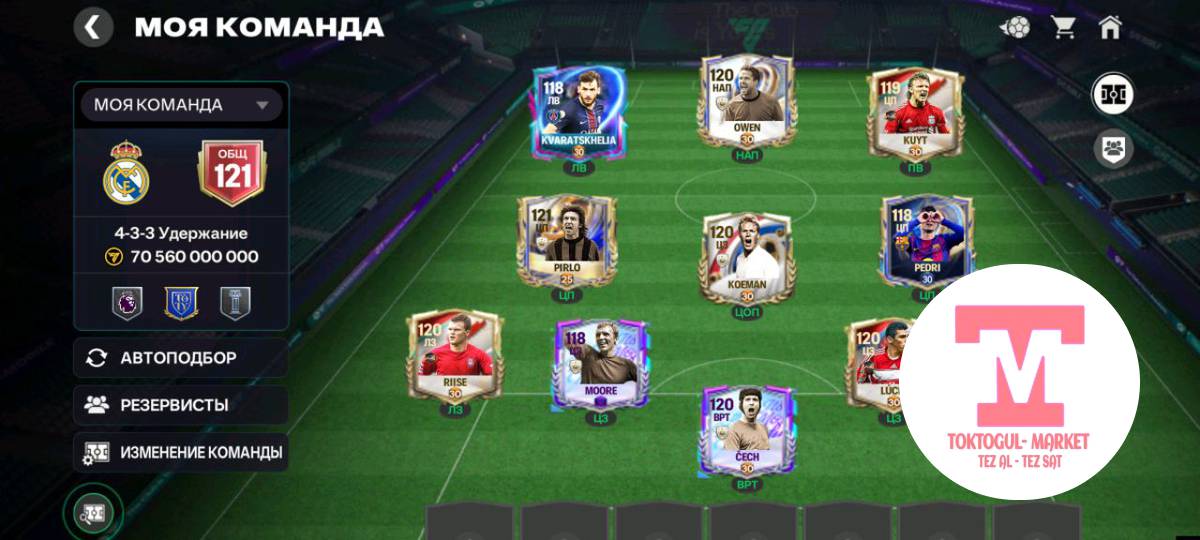Switch to the formation pitch view
Viewport: 1200px width, 540px height.
pos(1112,94)
